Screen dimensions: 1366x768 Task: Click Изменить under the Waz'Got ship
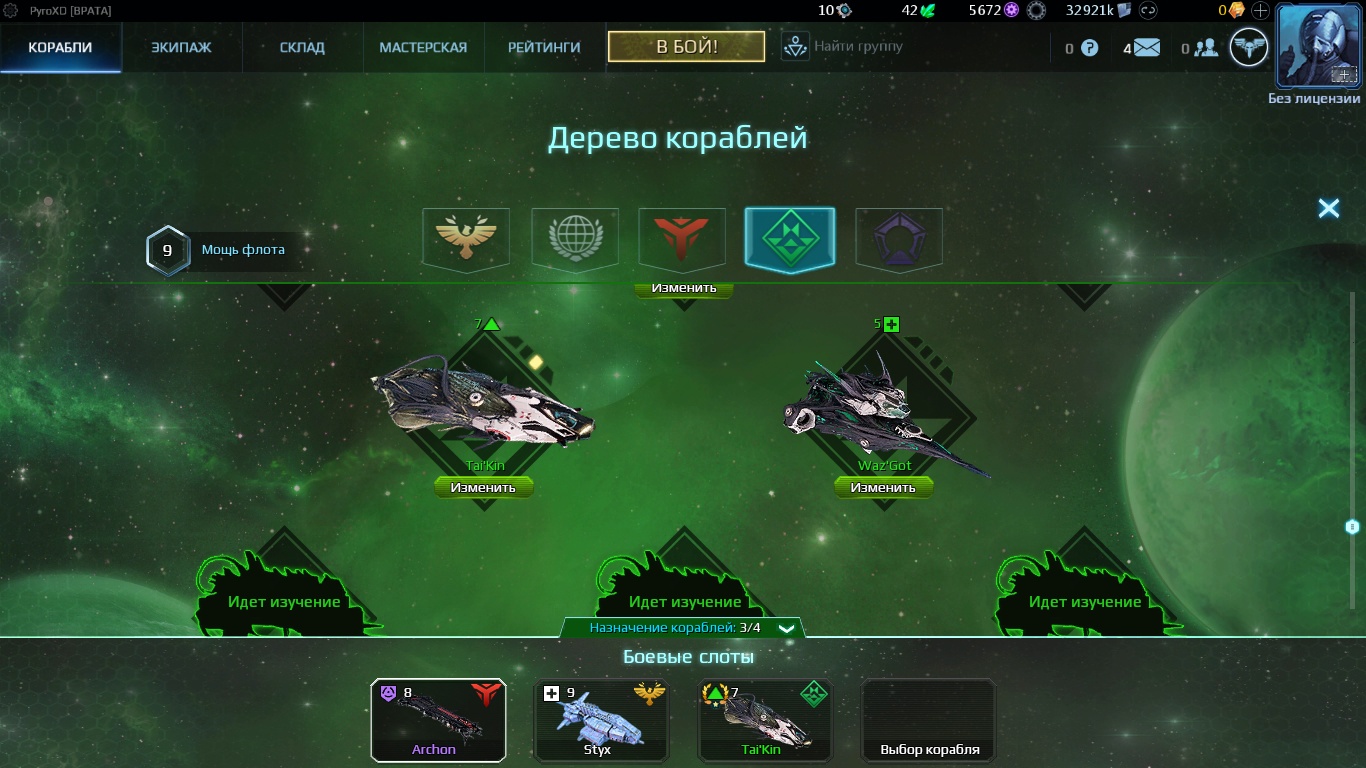(x=883, y=488)
